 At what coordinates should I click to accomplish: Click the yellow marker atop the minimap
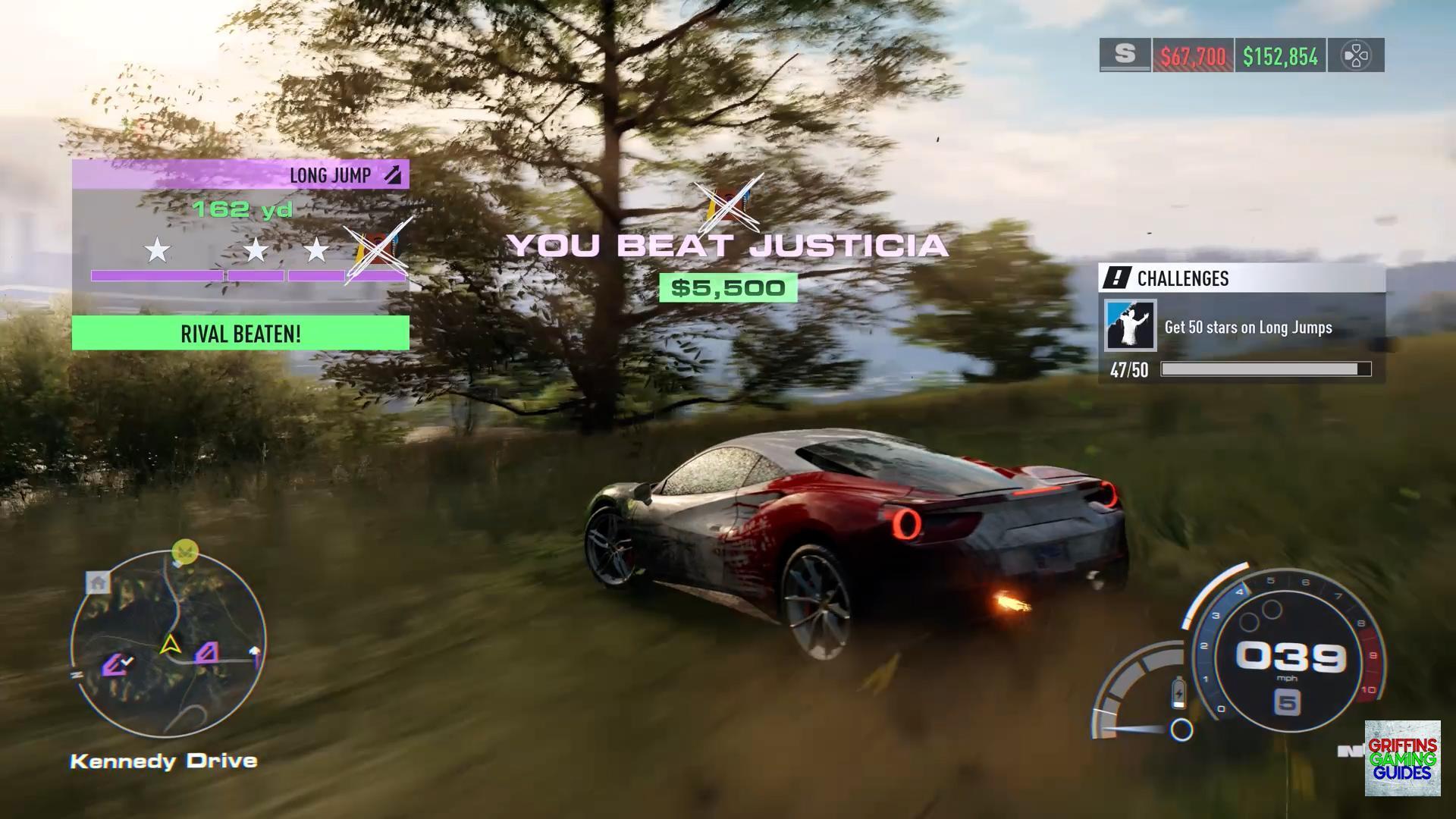[x=185, y=551]
